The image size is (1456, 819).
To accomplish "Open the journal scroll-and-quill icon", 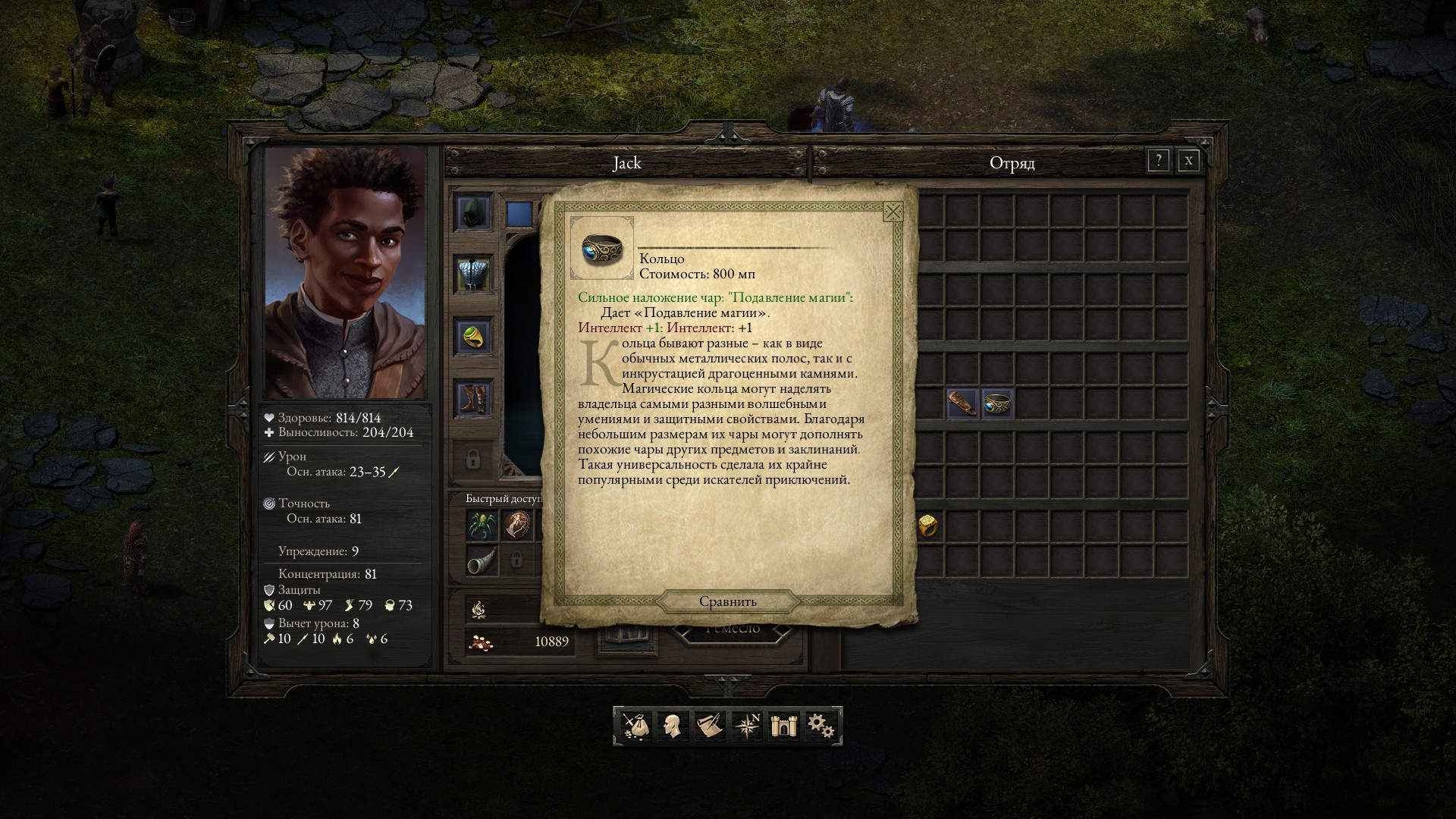I will 709,726.
